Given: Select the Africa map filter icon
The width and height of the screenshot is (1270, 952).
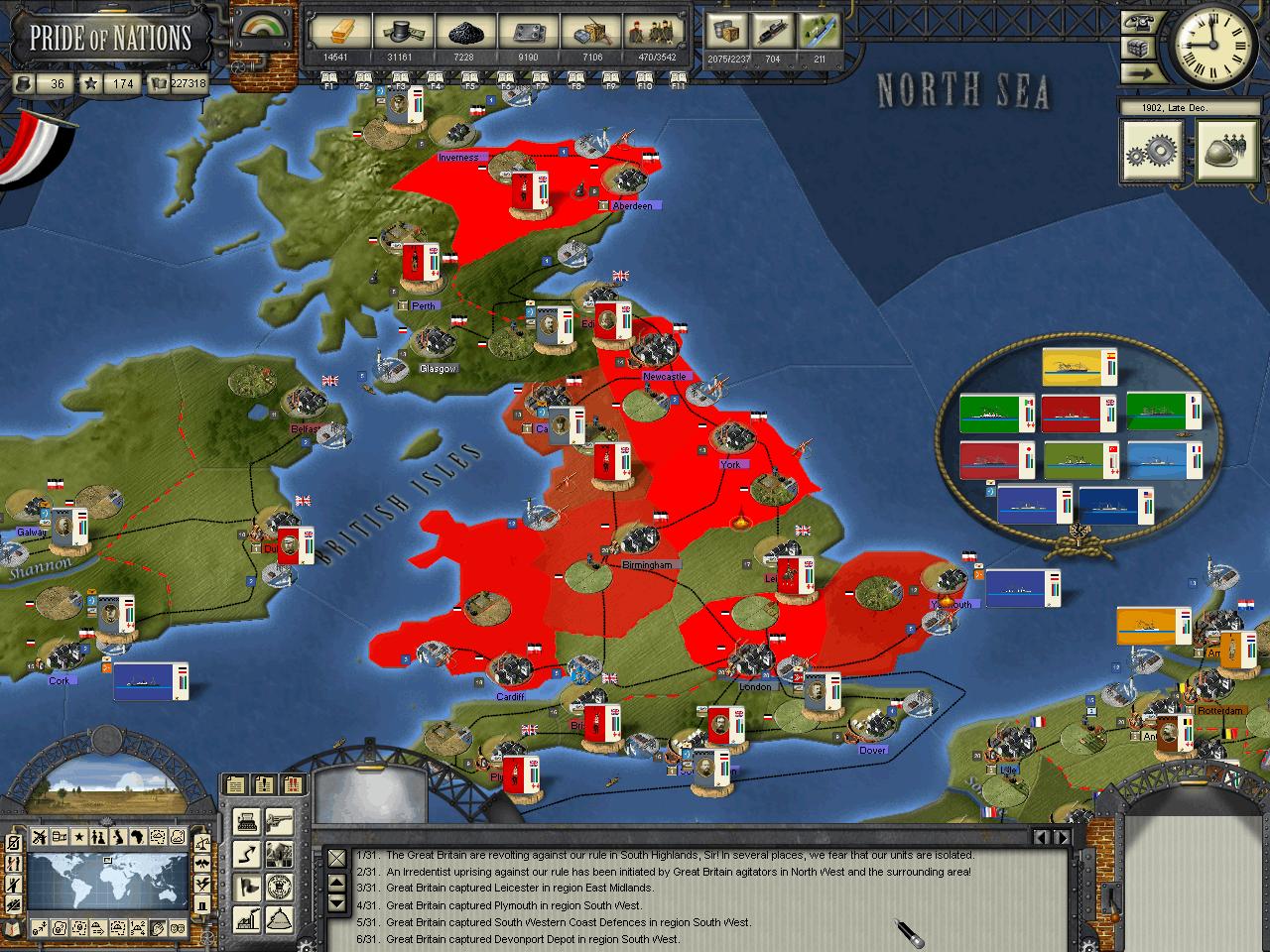Looking at the screenshot, I should [x=136, y=838].
